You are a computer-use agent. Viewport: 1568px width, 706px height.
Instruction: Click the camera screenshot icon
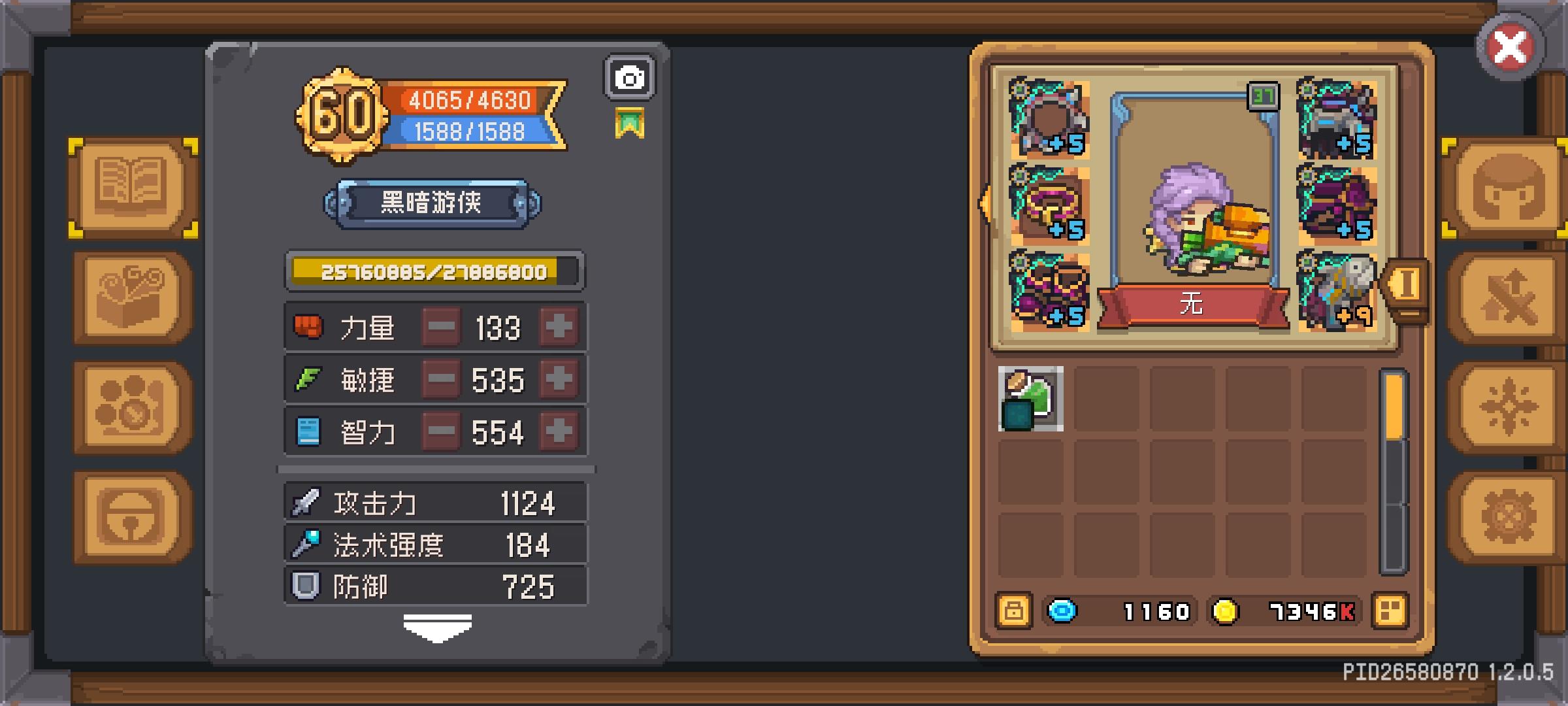click(x=629, y=78)
